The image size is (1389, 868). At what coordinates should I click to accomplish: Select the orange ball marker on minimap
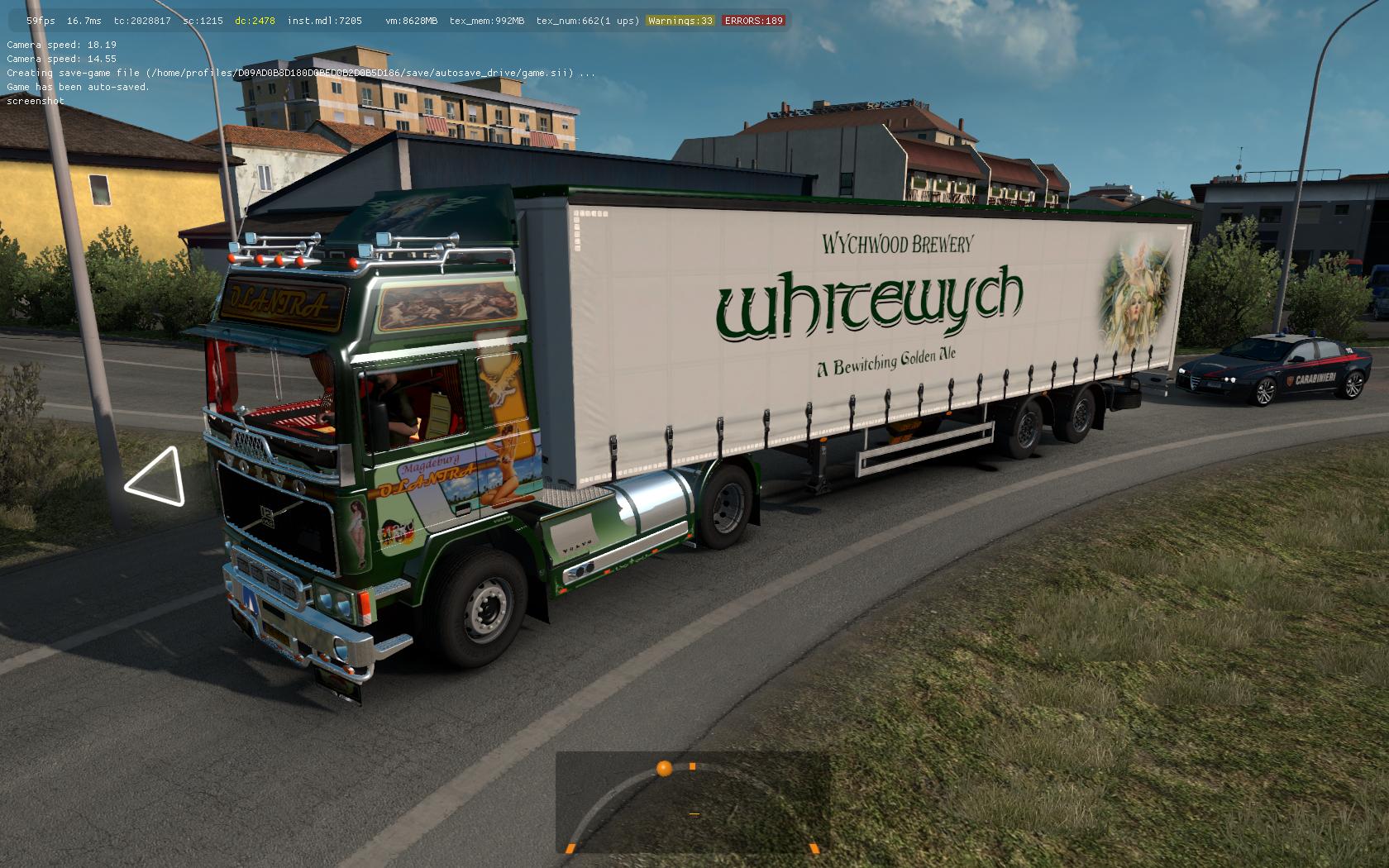point(664,769)
